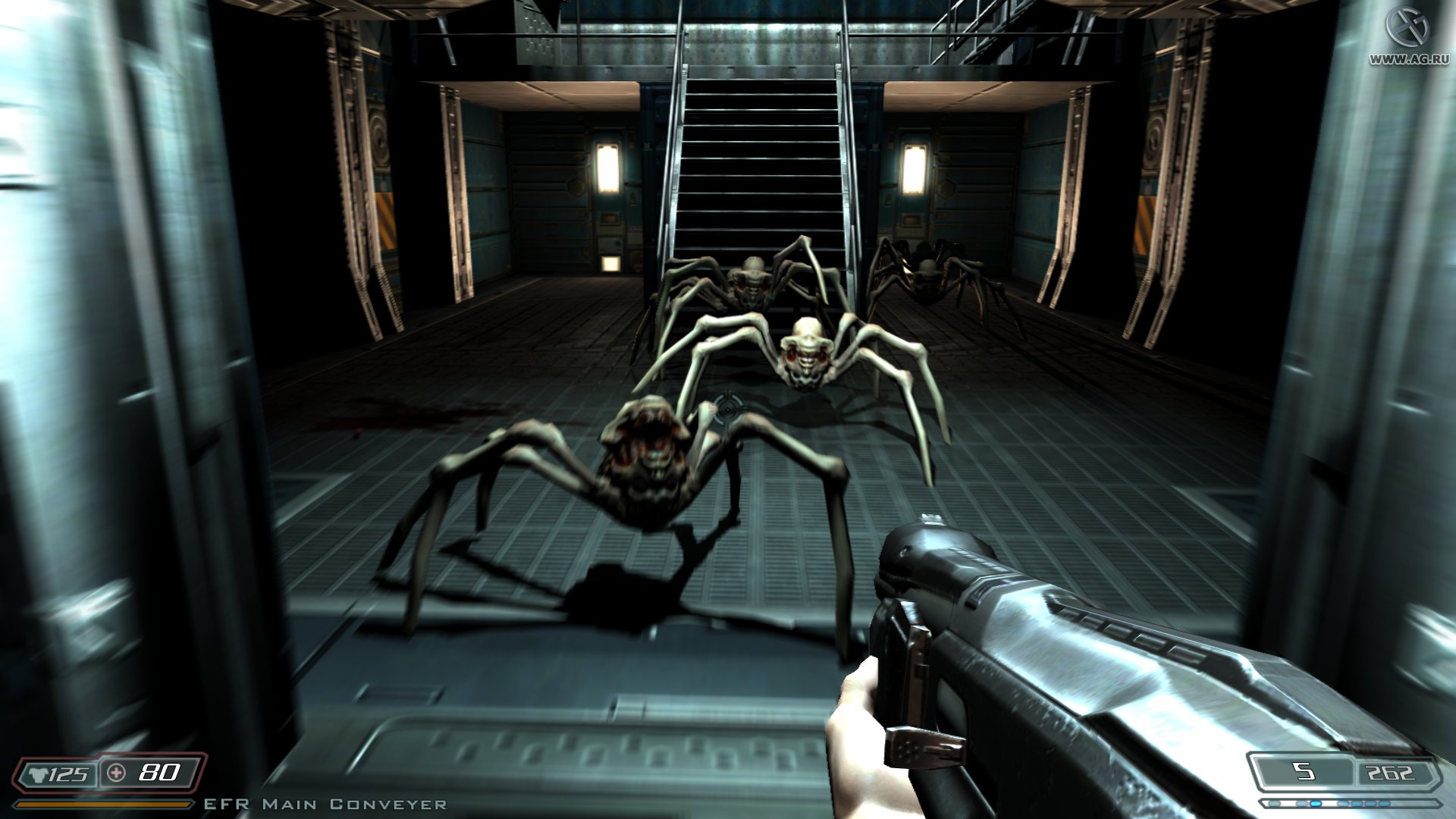Toggle the leftmost teal weapon slot dot
The height and width of the screenshot is (819, 1456).
tap(1276, 802)
